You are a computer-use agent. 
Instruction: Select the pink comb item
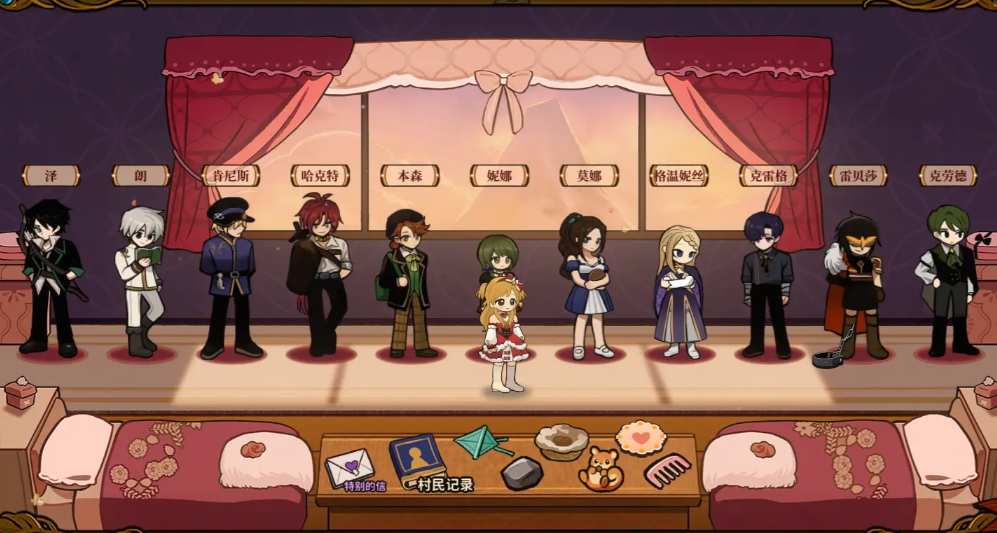pos(668,469)
